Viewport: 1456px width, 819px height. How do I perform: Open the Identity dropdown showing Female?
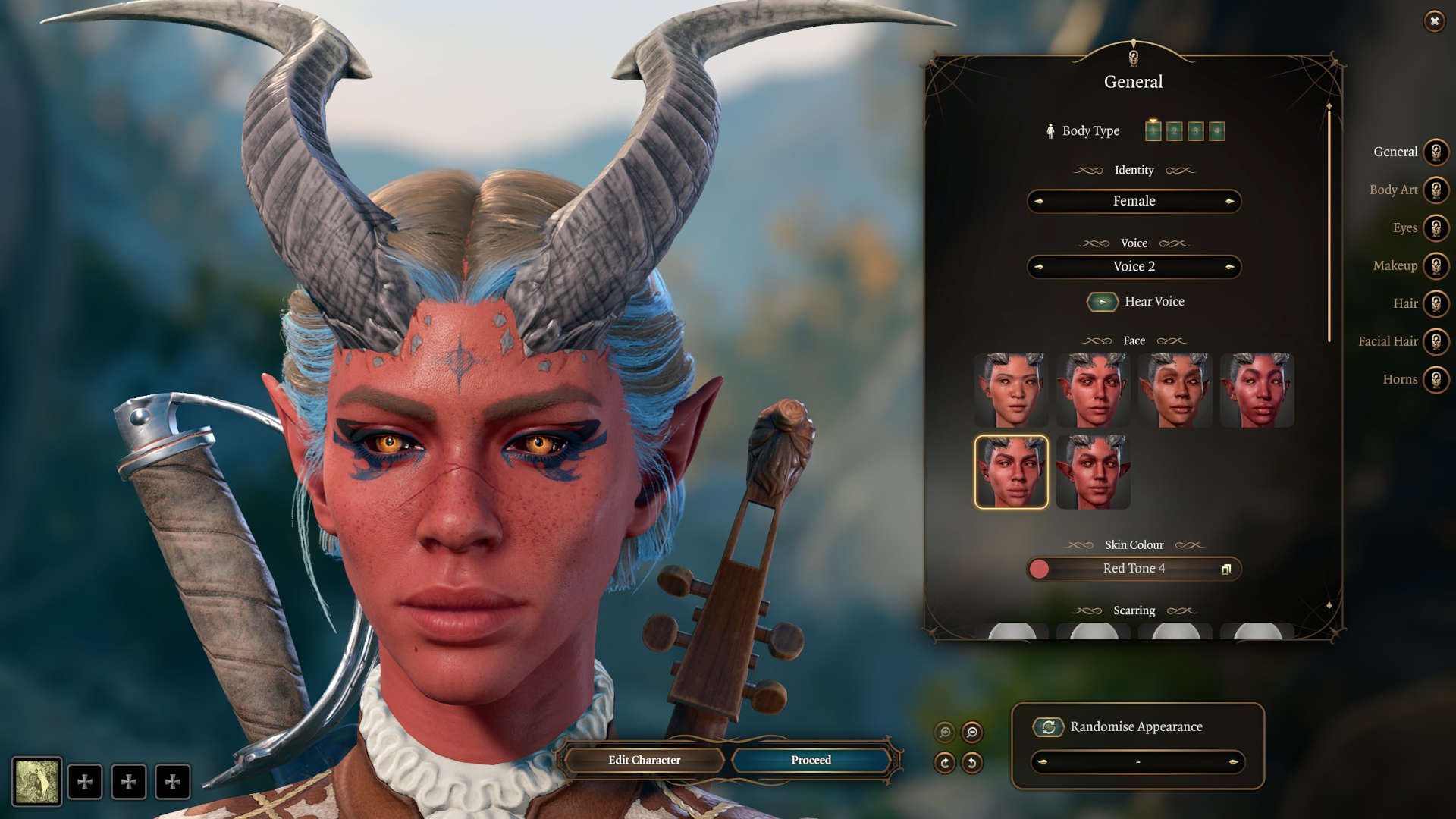(1133, 201)
